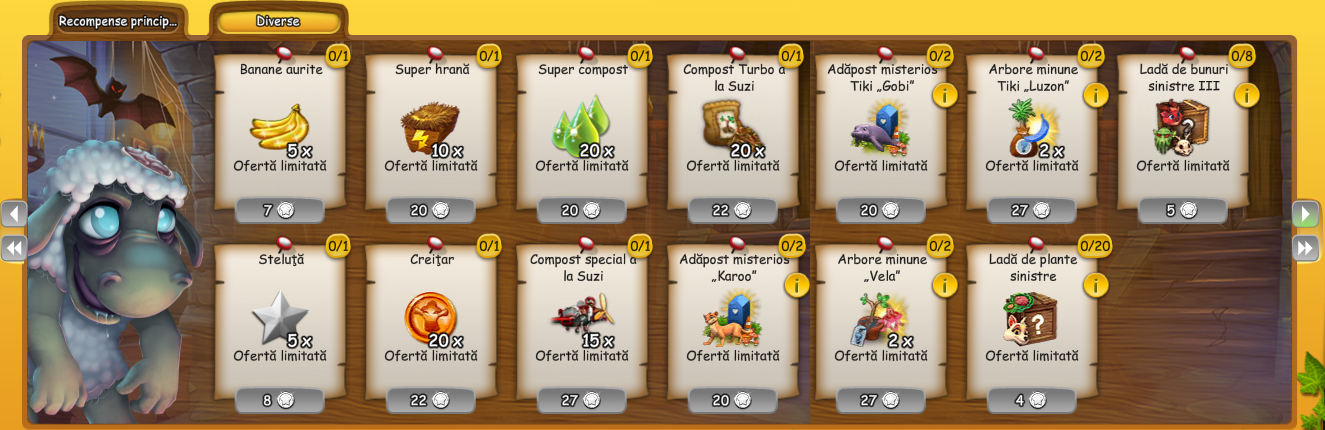The height and width of the screenshot is (430, 1325).
Task: Purchase Super hrană for 20 tokens
Action: pyautogui.click(x=431, y=210)
